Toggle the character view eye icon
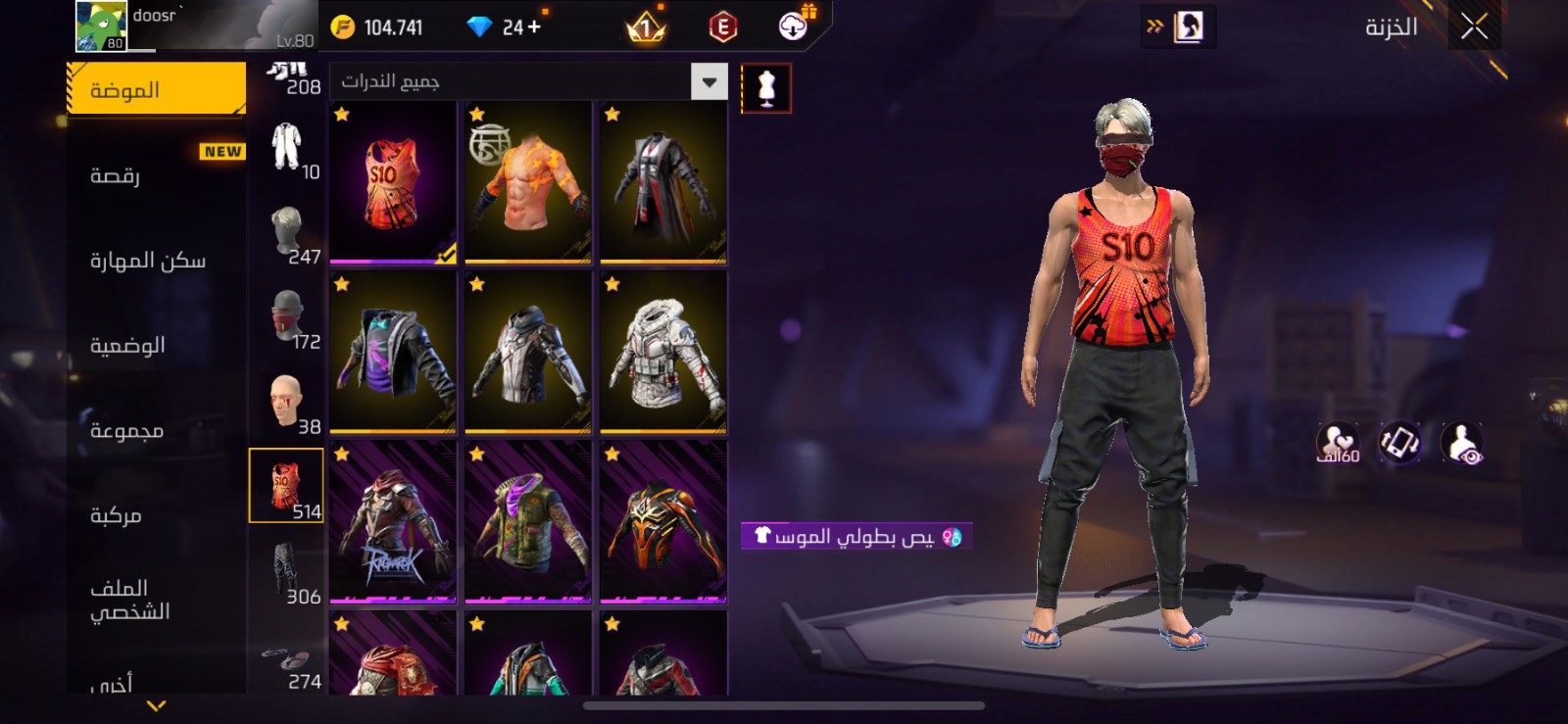1568x724 pixels. [x=1462, y=444]
